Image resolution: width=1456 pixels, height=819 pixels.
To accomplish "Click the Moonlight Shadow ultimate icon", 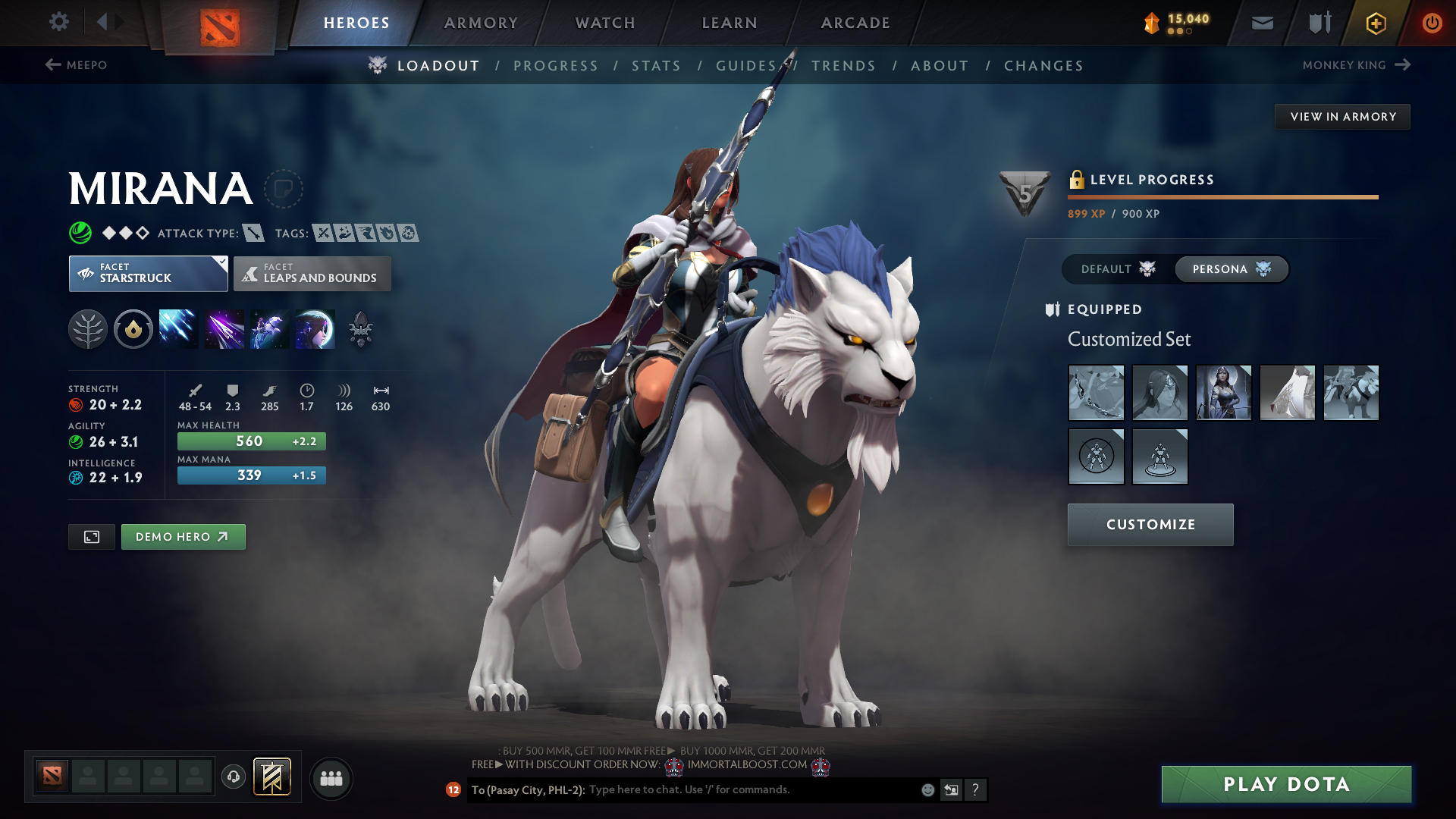I will pos(315,328).
